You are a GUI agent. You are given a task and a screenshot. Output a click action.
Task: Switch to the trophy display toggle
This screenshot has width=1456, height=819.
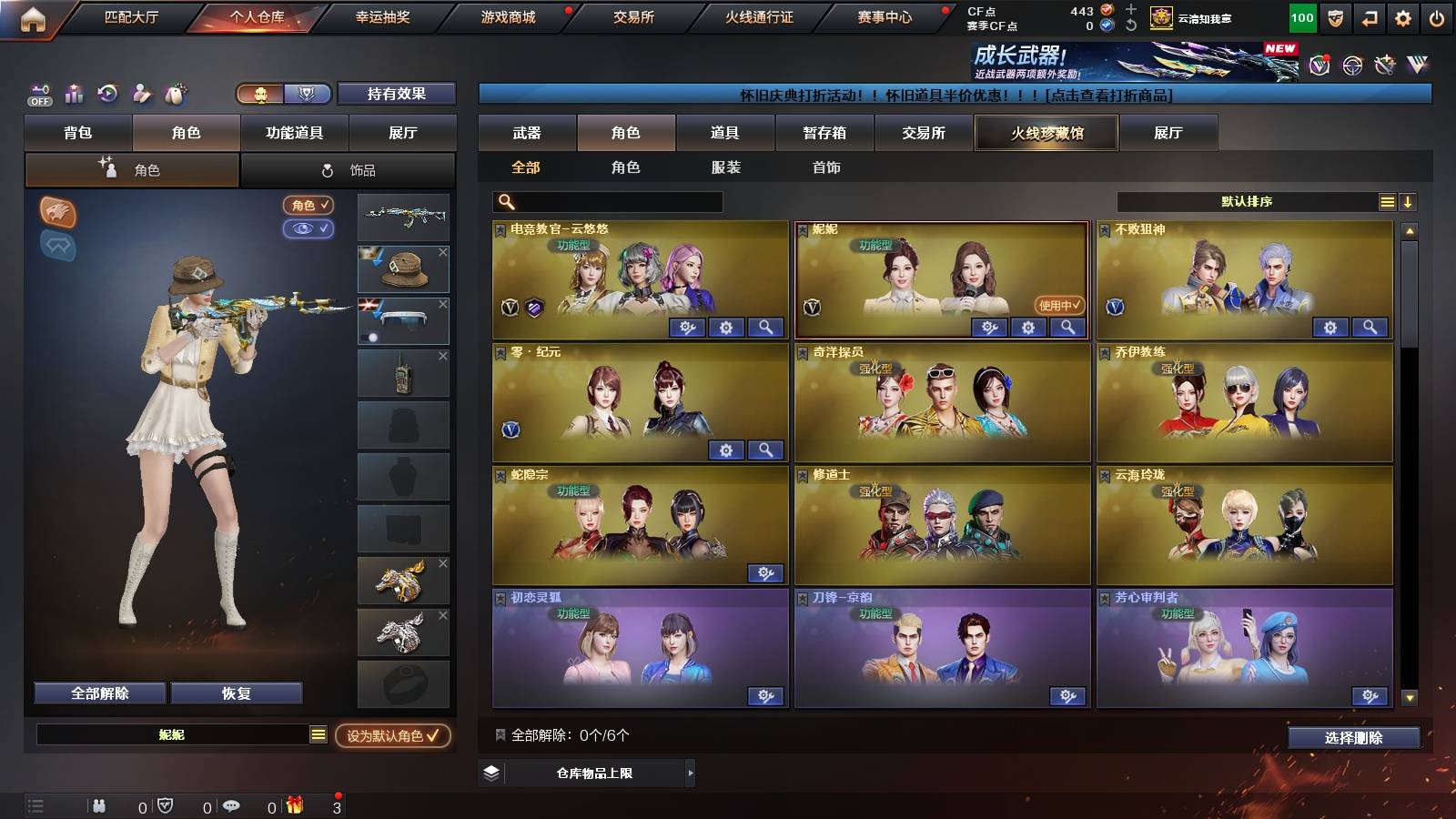[x=308, y=94]
